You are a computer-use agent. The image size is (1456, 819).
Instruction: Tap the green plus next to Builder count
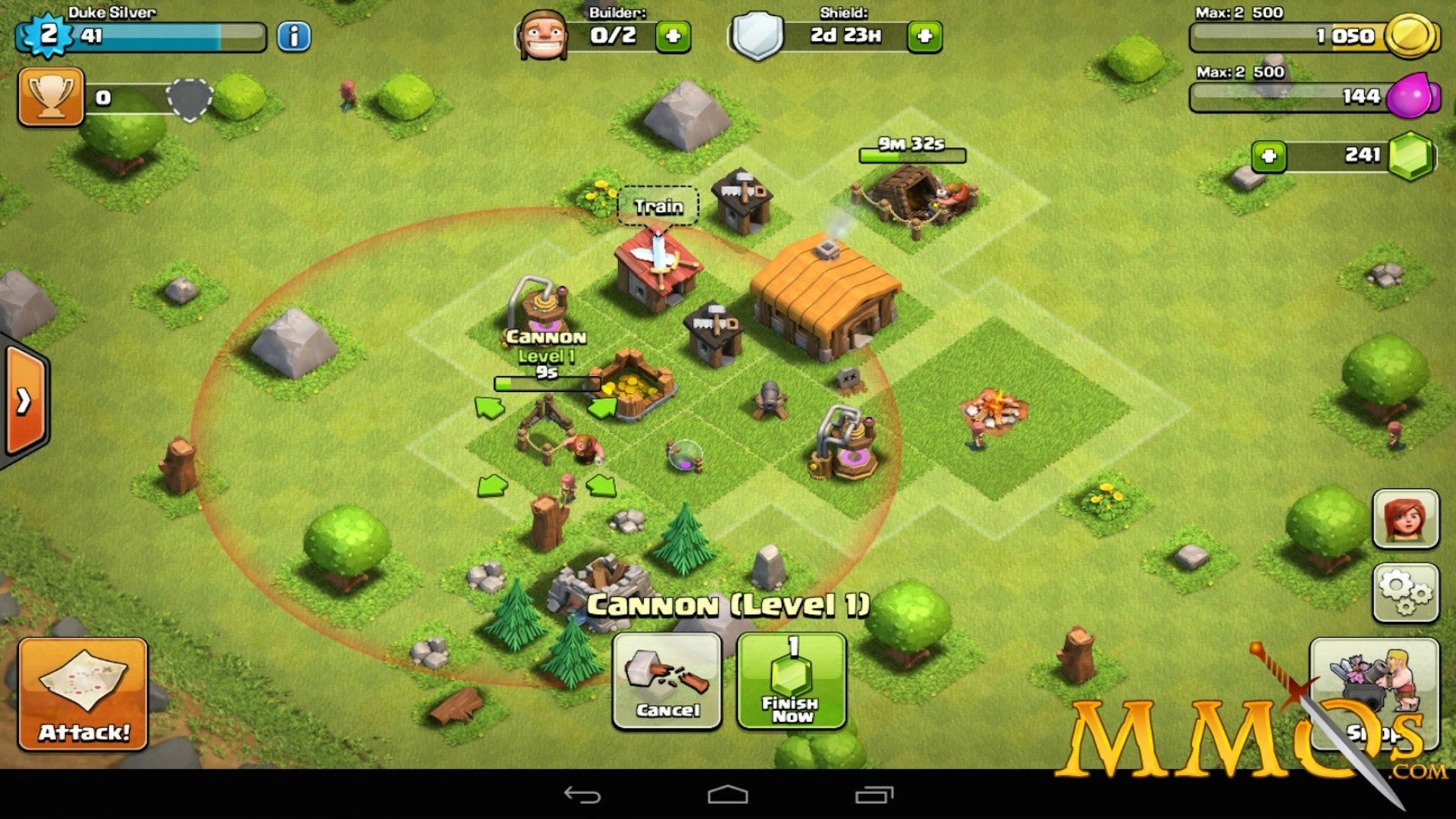click(x=672, y=36)
